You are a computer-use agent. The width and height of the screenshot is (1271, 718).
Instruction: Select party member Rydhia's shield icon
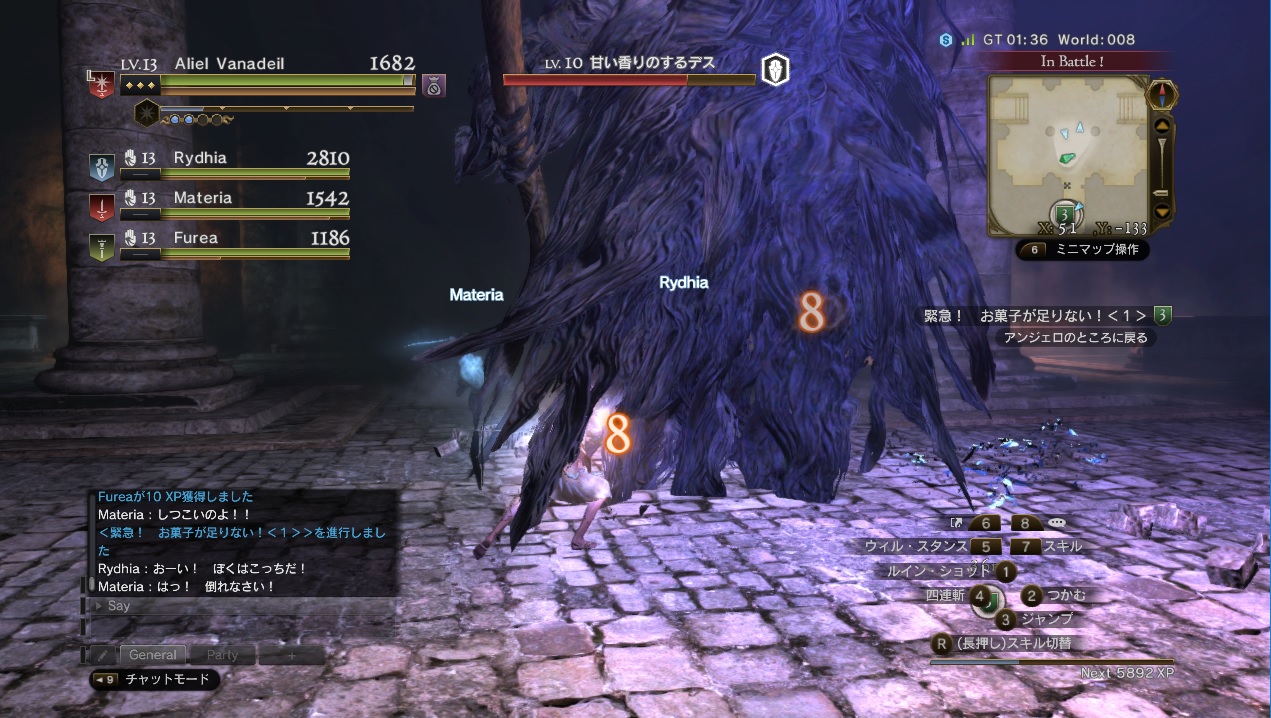tap(102, 167)
